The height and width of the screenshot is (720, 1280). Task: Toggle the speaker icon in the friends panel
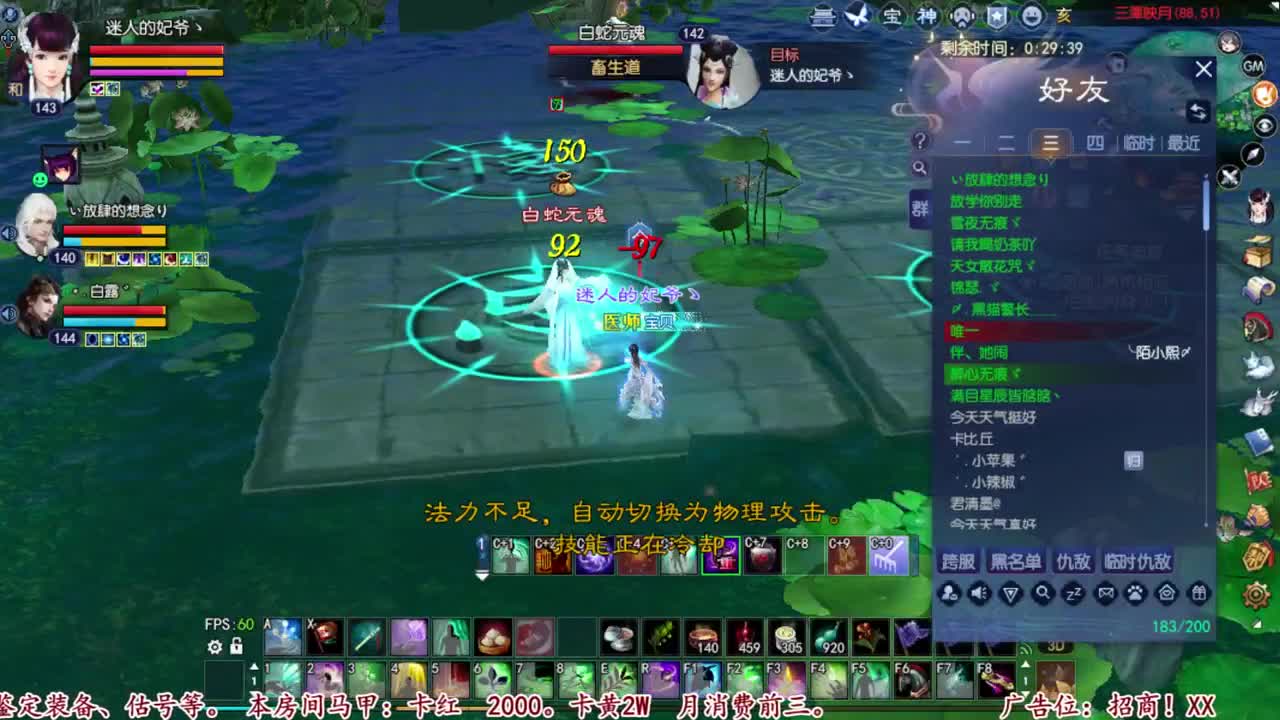979,594
